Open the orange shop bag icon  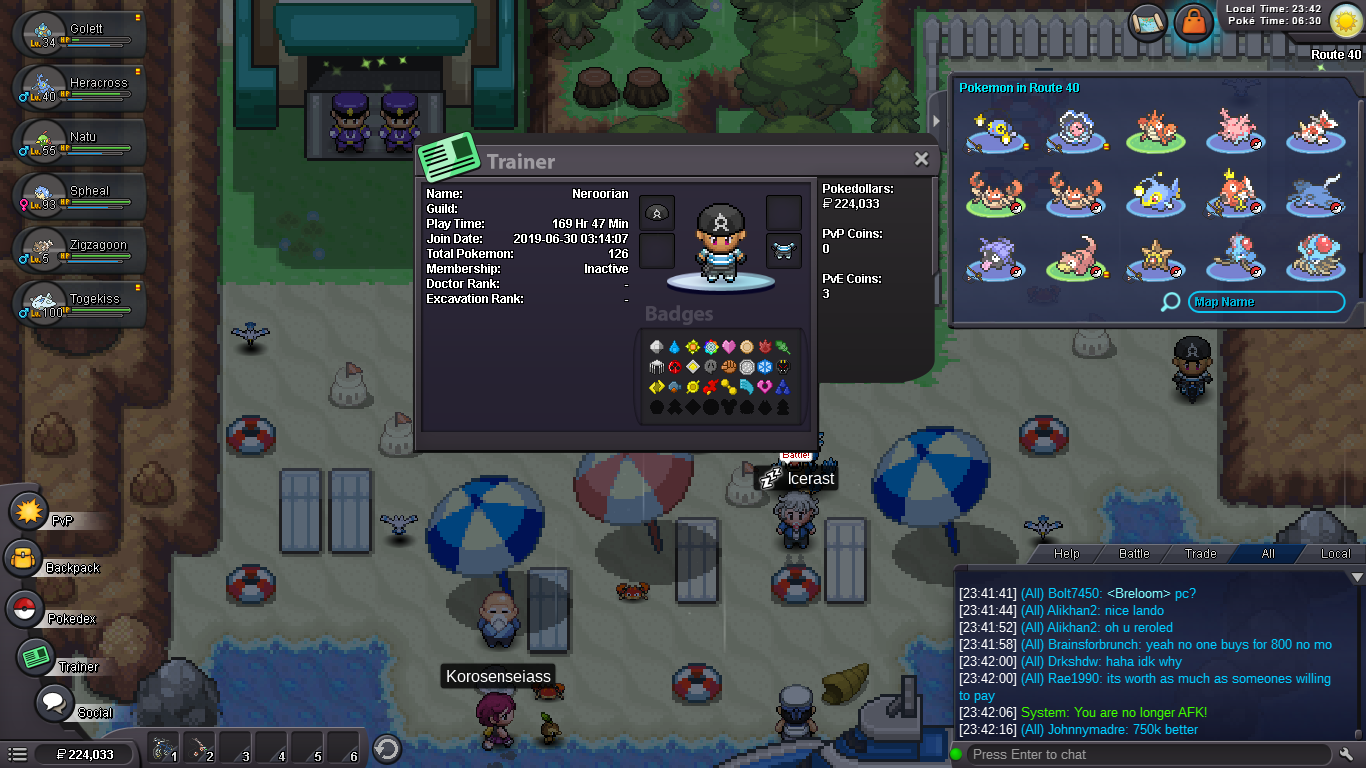[1194, 22]
